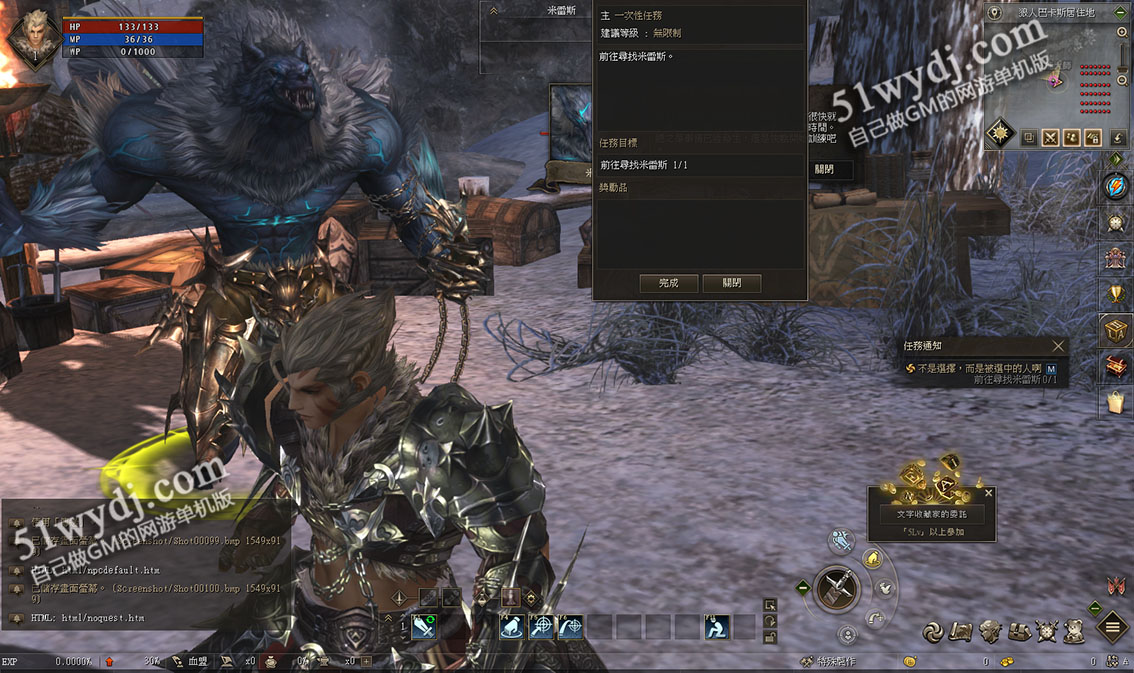Click the 完成 button to complete the quest
Viewport: 1134px width, 673px height.
[669, 283]
